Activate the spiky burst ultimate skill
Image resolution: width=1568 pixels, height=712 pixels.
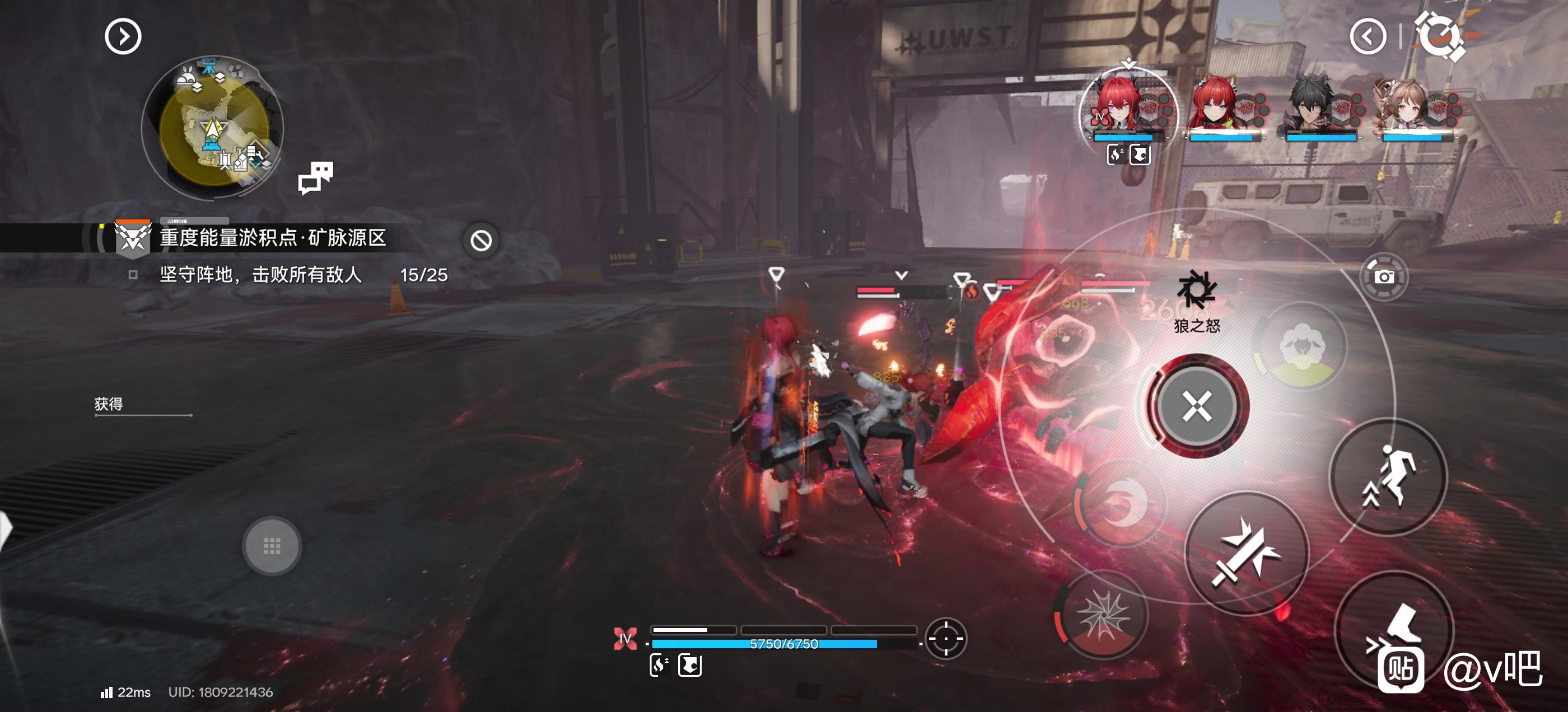[x=1102, y=616]
